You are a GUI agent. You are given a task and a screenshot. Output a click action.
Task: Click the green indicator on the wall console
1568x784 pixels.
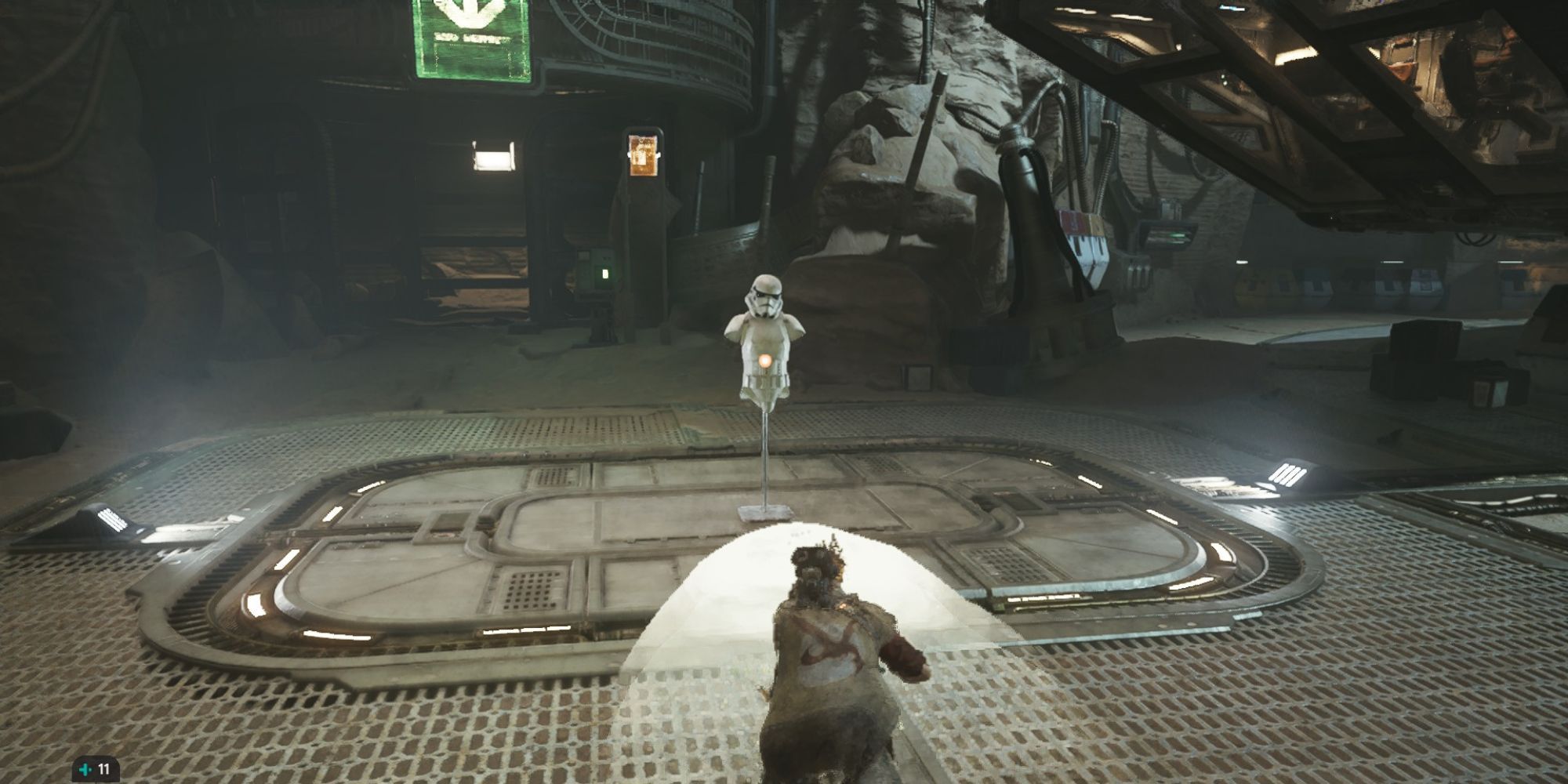(x=604, y=274)
